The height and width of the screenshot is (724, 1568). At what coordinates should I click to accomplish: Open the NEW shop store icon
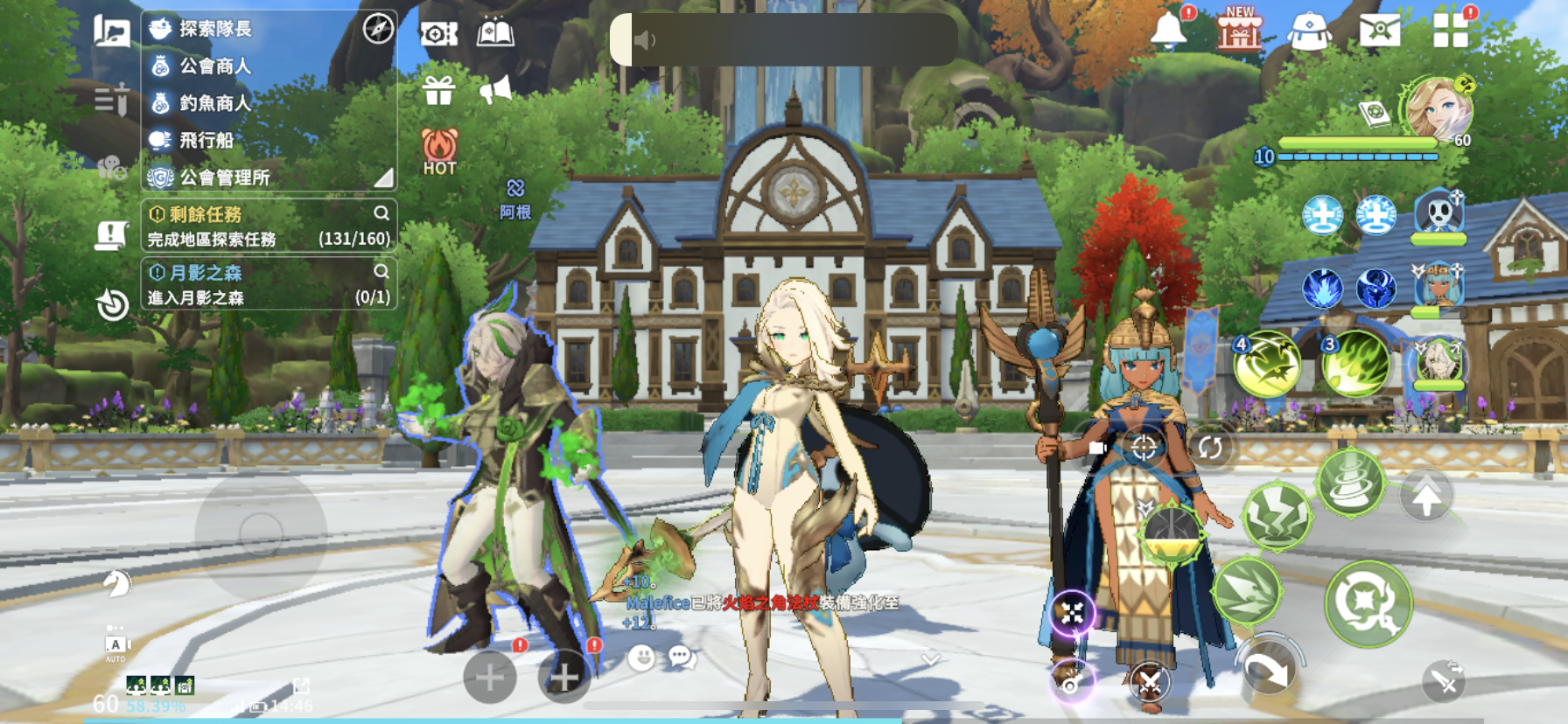point(1240,31)
